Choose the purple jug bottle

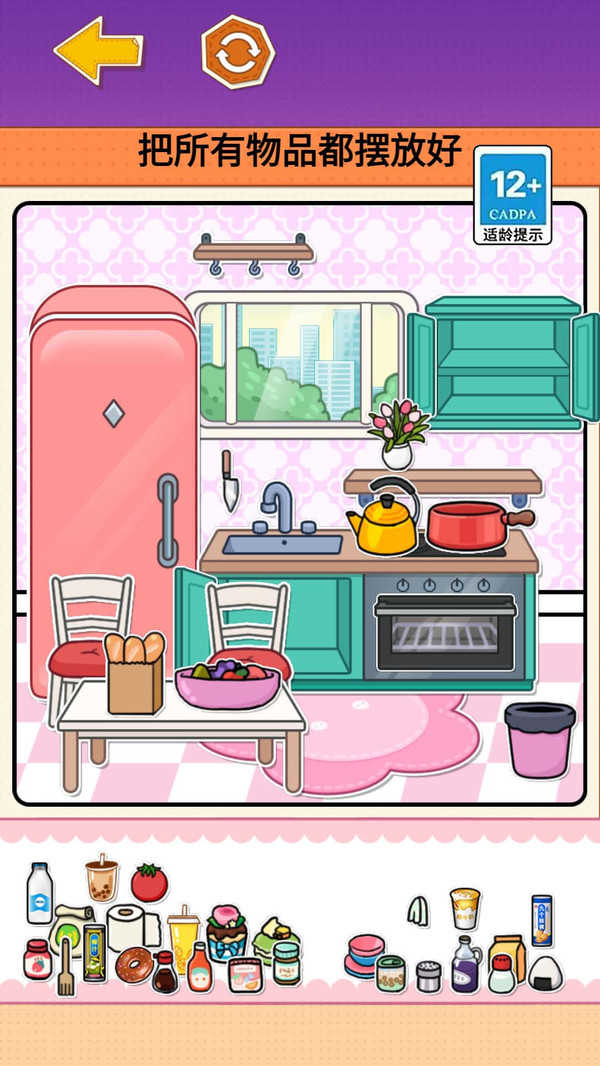[x=465, y=964]
